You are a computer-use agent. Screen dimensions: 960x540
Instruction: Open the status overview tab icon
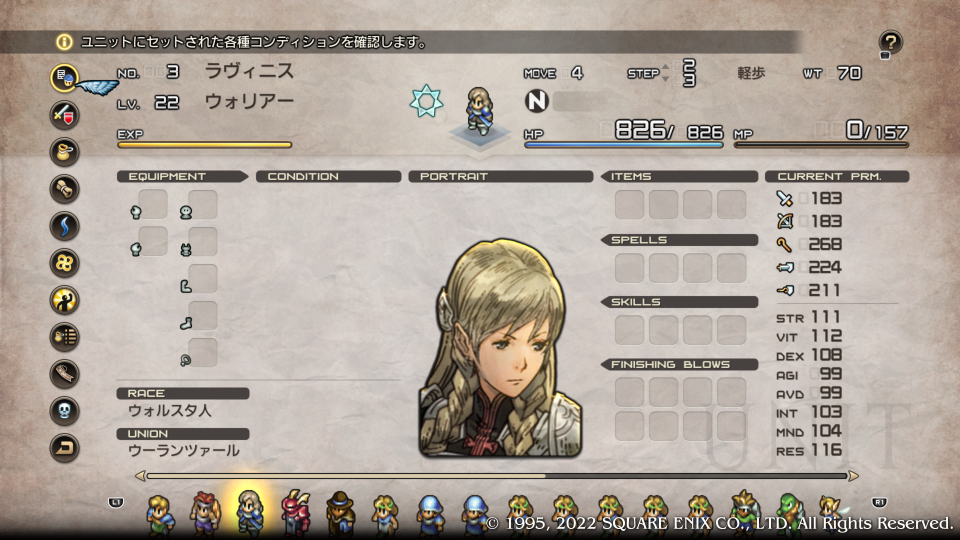pos(65,77)
